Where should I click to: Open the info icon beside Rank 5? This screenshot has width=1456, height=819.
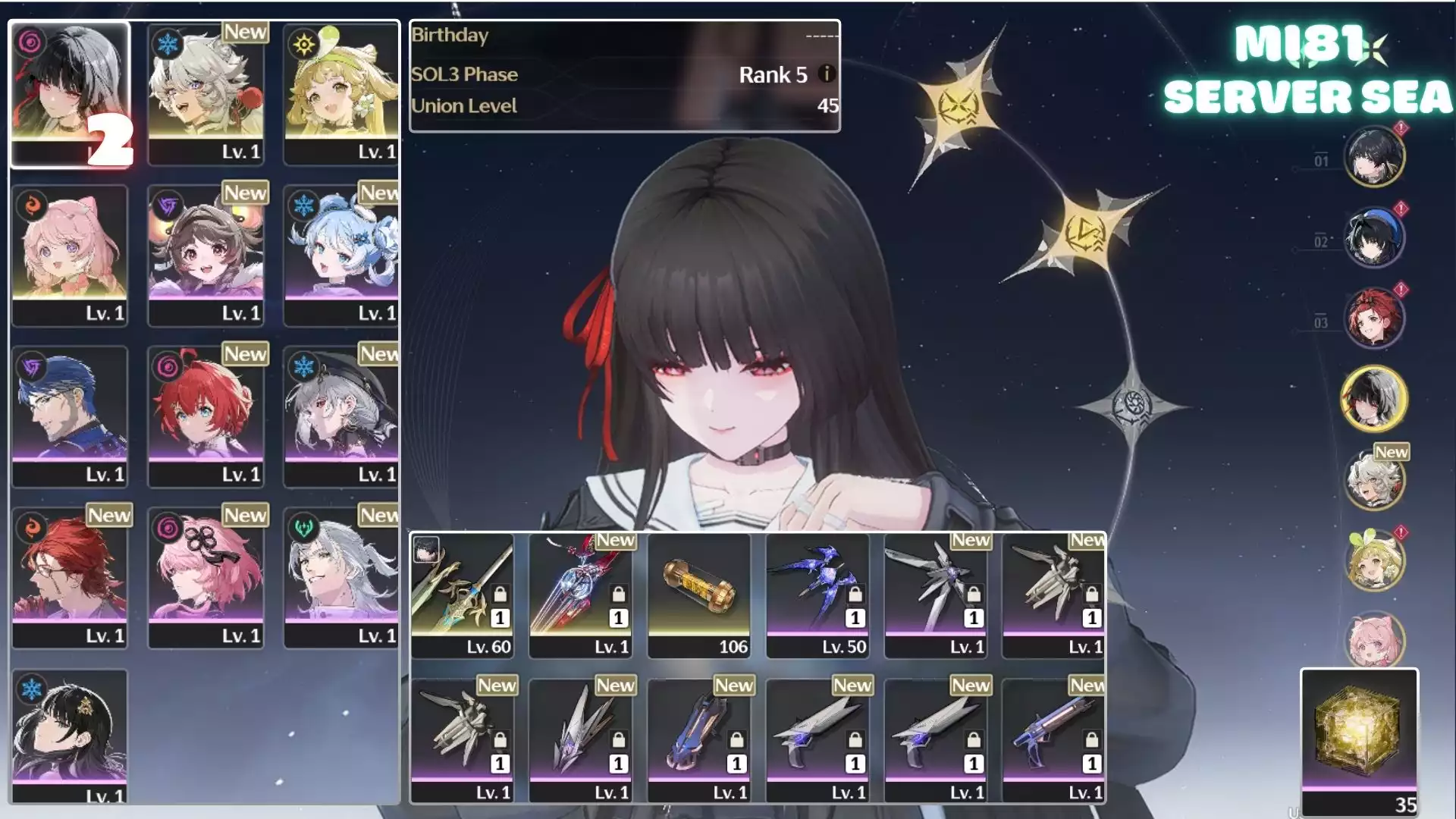pos(827,74)
